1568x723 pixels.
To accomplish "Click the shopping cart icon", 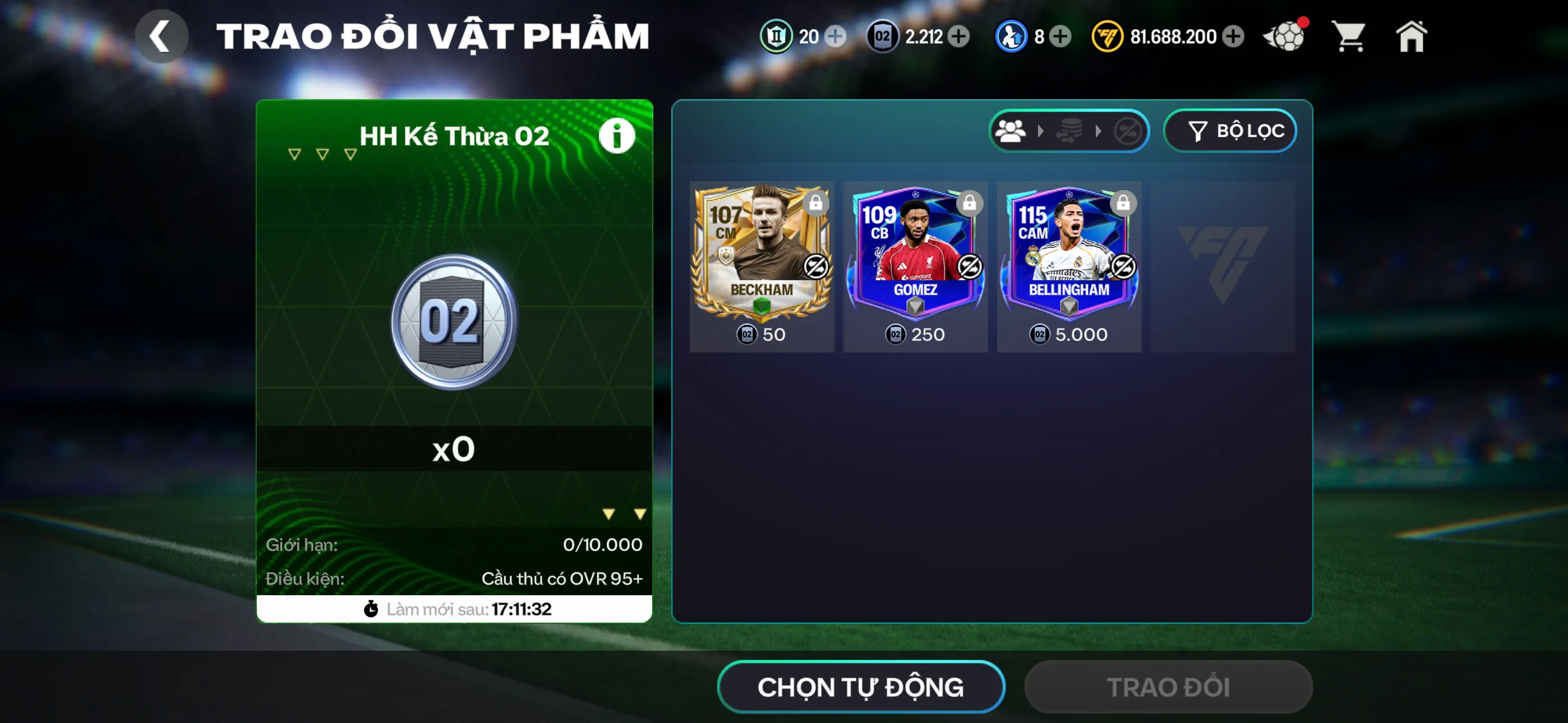I will 1349,36.
